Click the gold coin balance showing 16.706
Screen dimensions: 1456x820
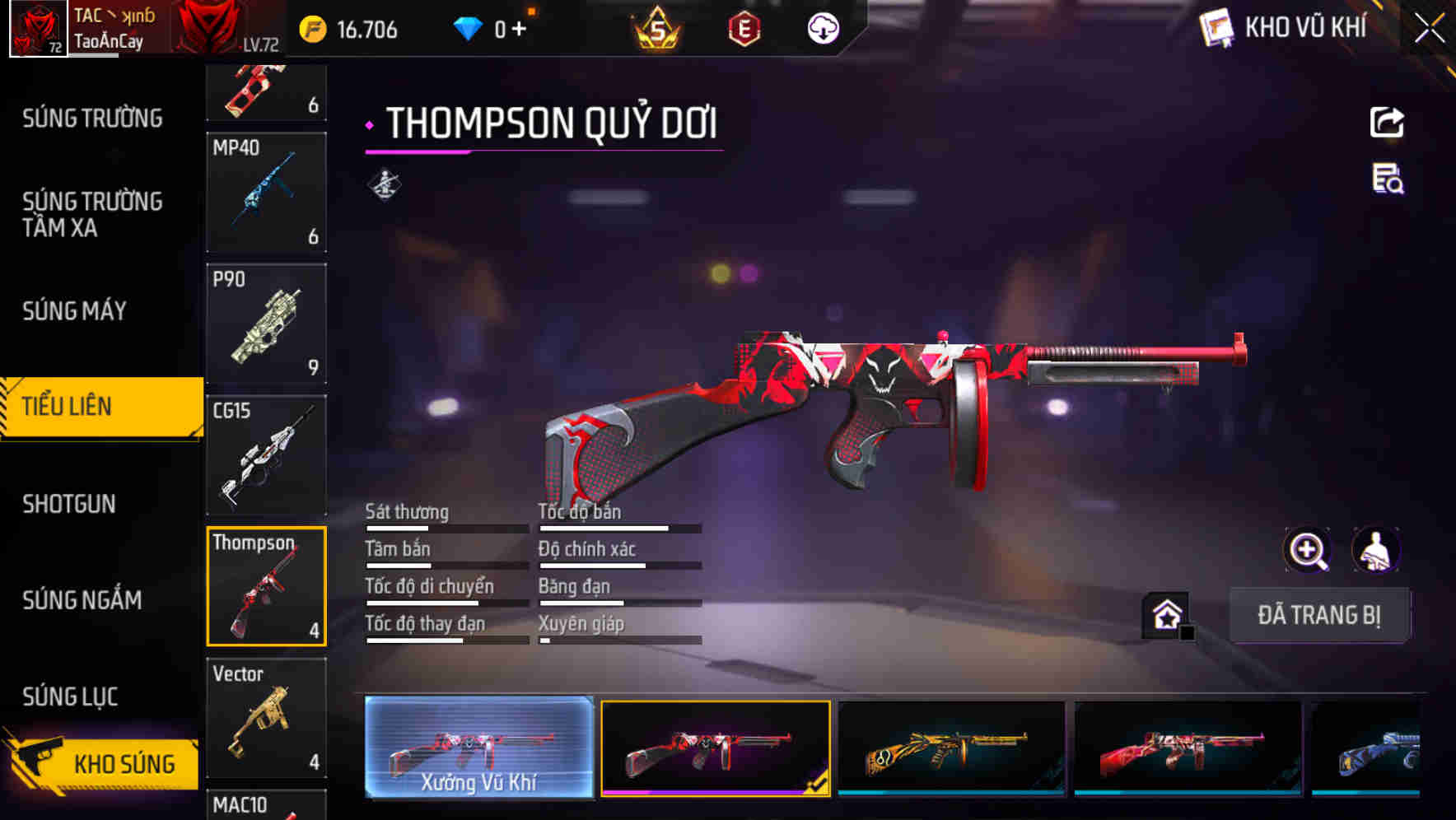click(x=346, y=30)
